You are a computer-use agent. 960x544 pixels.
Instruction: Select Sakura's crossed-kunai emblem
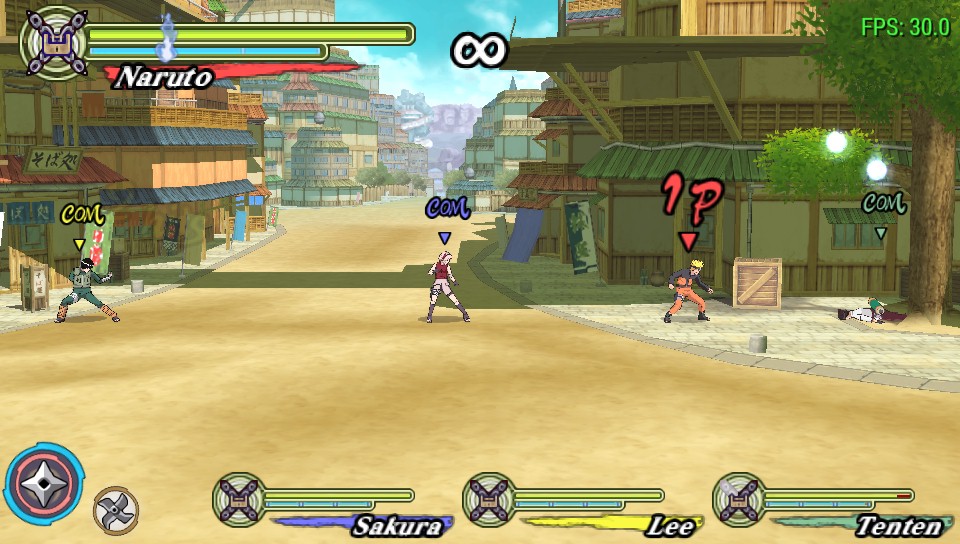[x=238, y=500]
